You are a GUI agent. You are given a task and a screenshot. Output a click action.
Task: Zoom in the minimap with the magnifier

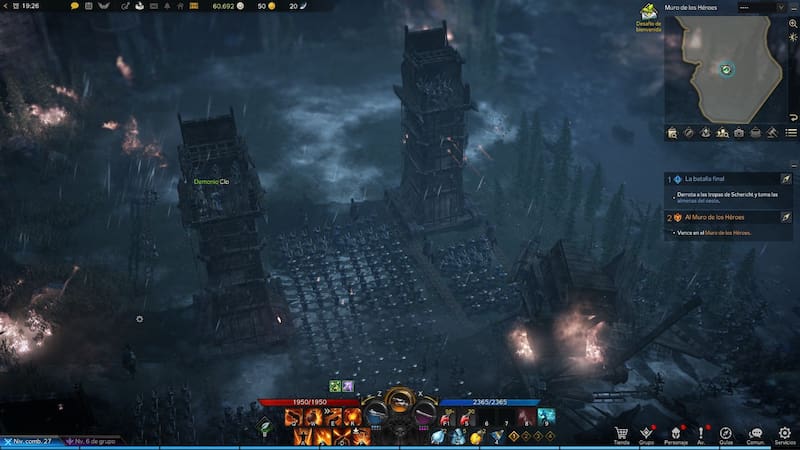pos(792,24)
